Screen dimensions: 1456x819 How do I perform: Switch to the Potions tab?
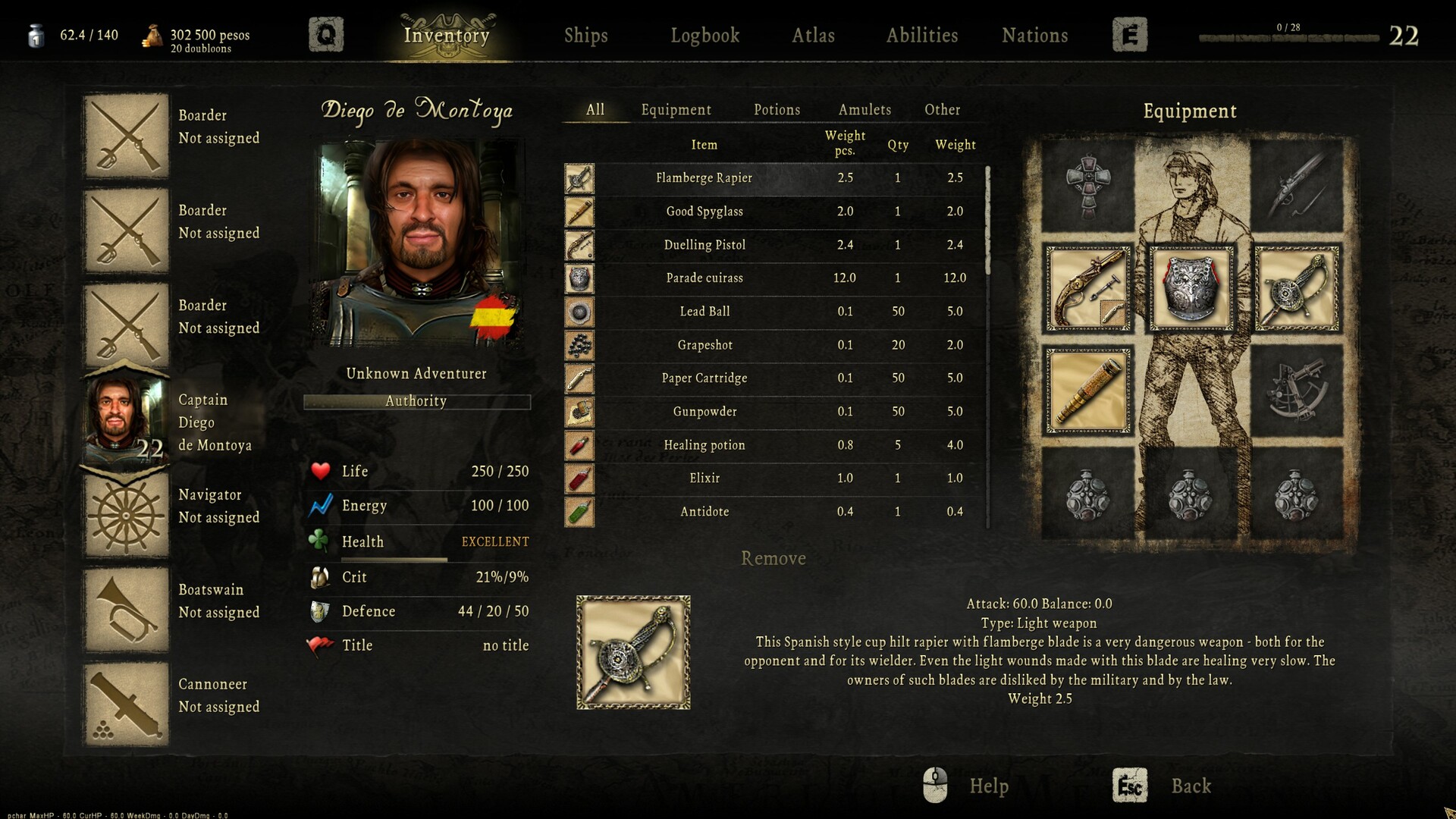(x=777, y=109)
